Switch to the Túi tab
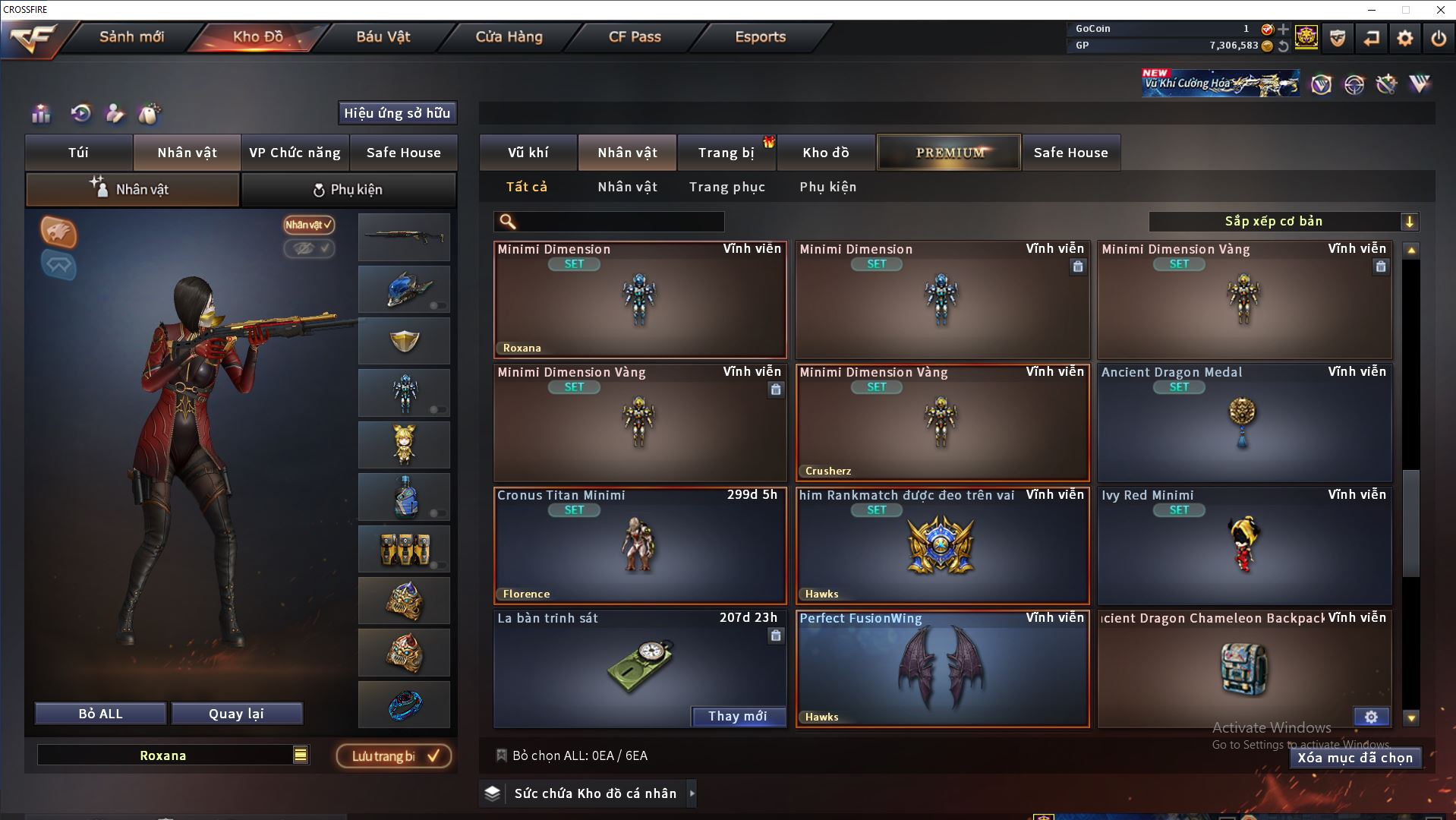 point(79,153)
